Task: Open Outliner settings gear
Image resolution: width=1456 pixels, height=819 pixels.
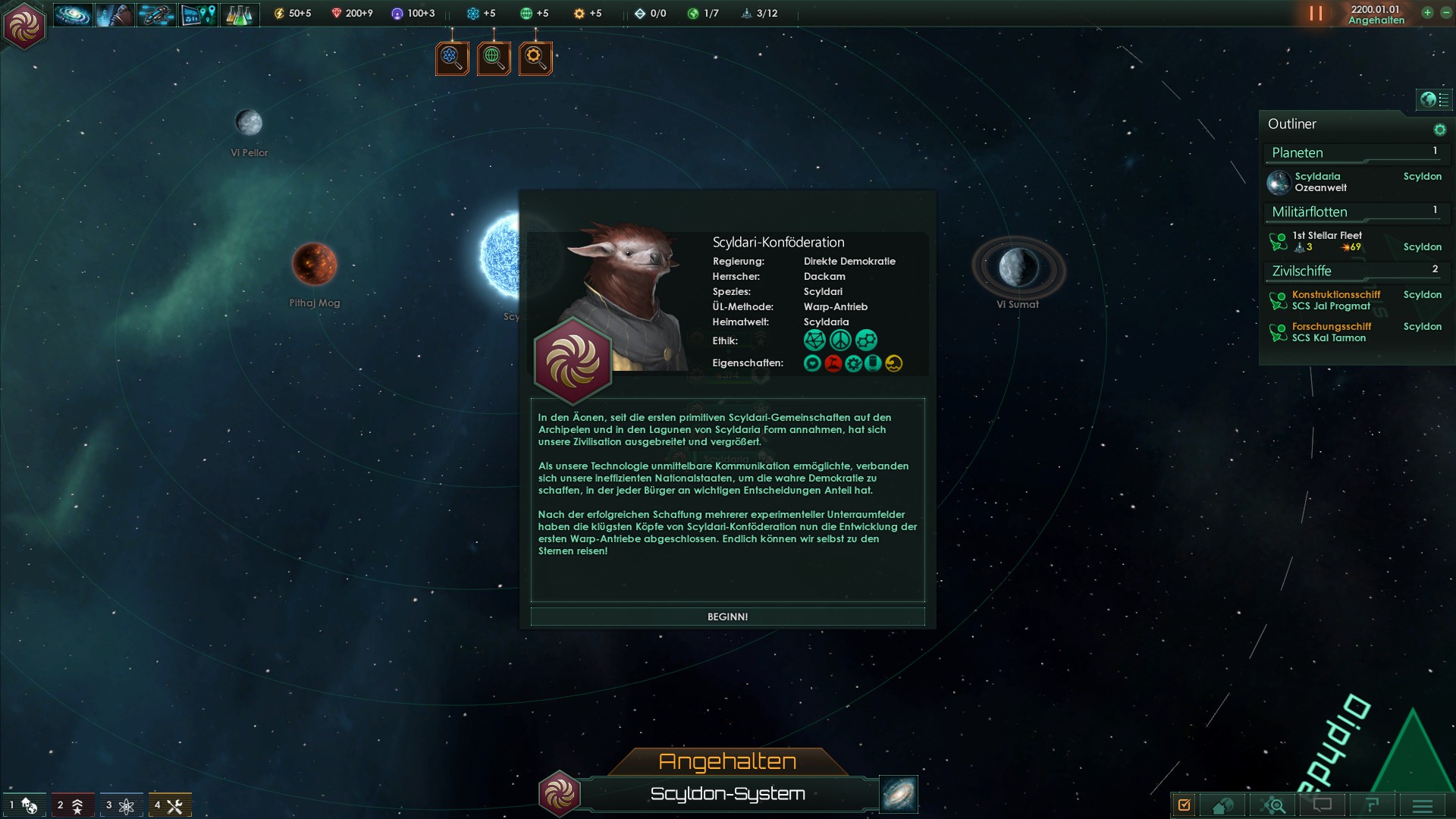Action: (1439, 130)
